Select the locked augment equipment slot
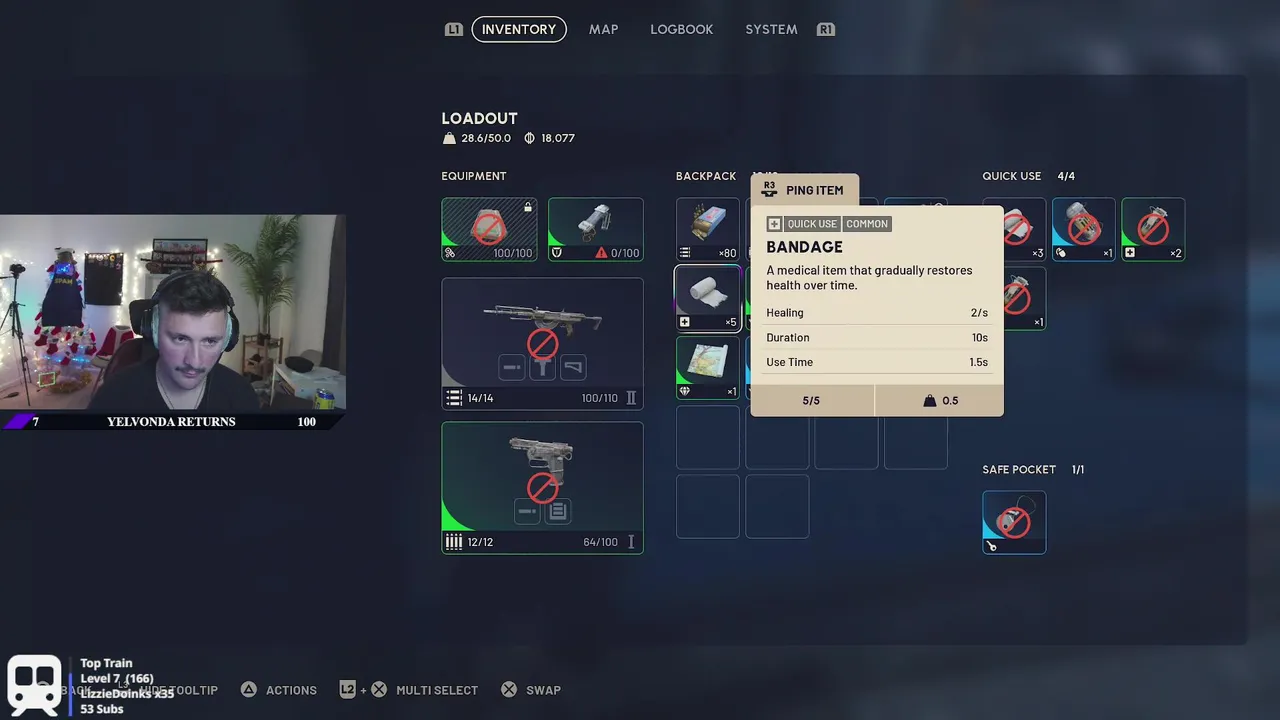 [x=489, y=229]
